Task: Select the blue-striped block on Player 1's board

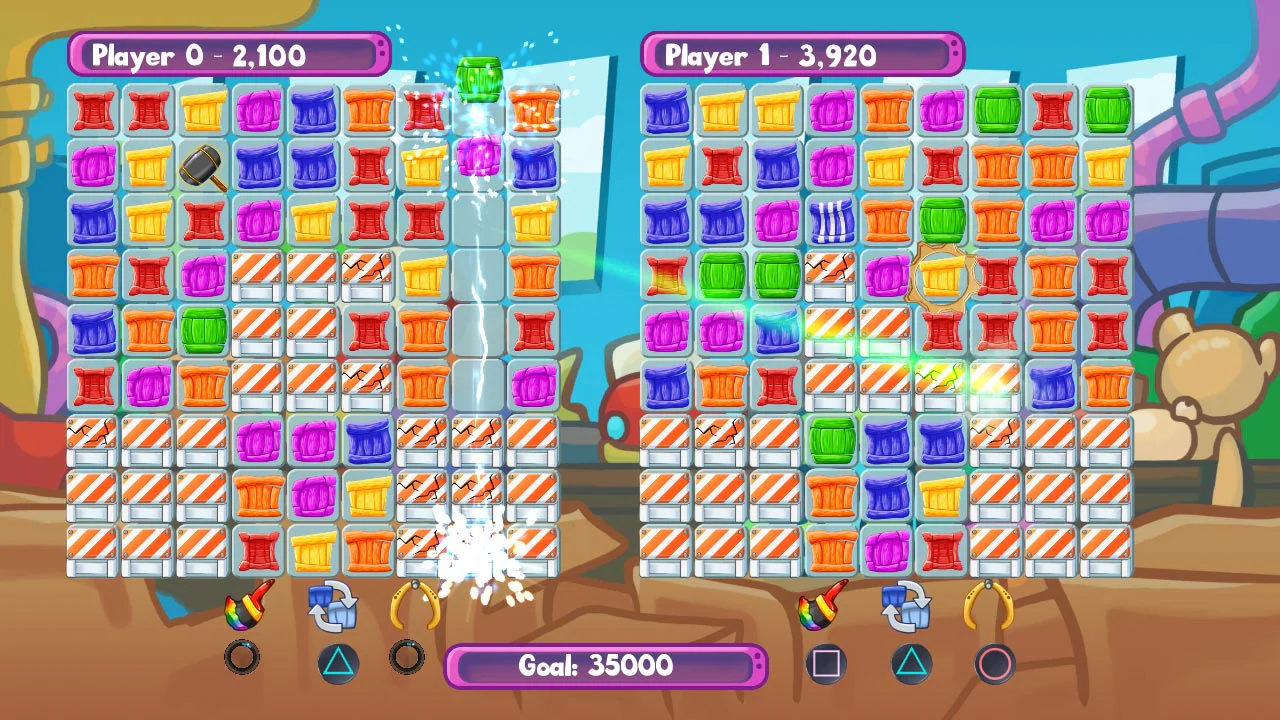Action: [831, 221]
